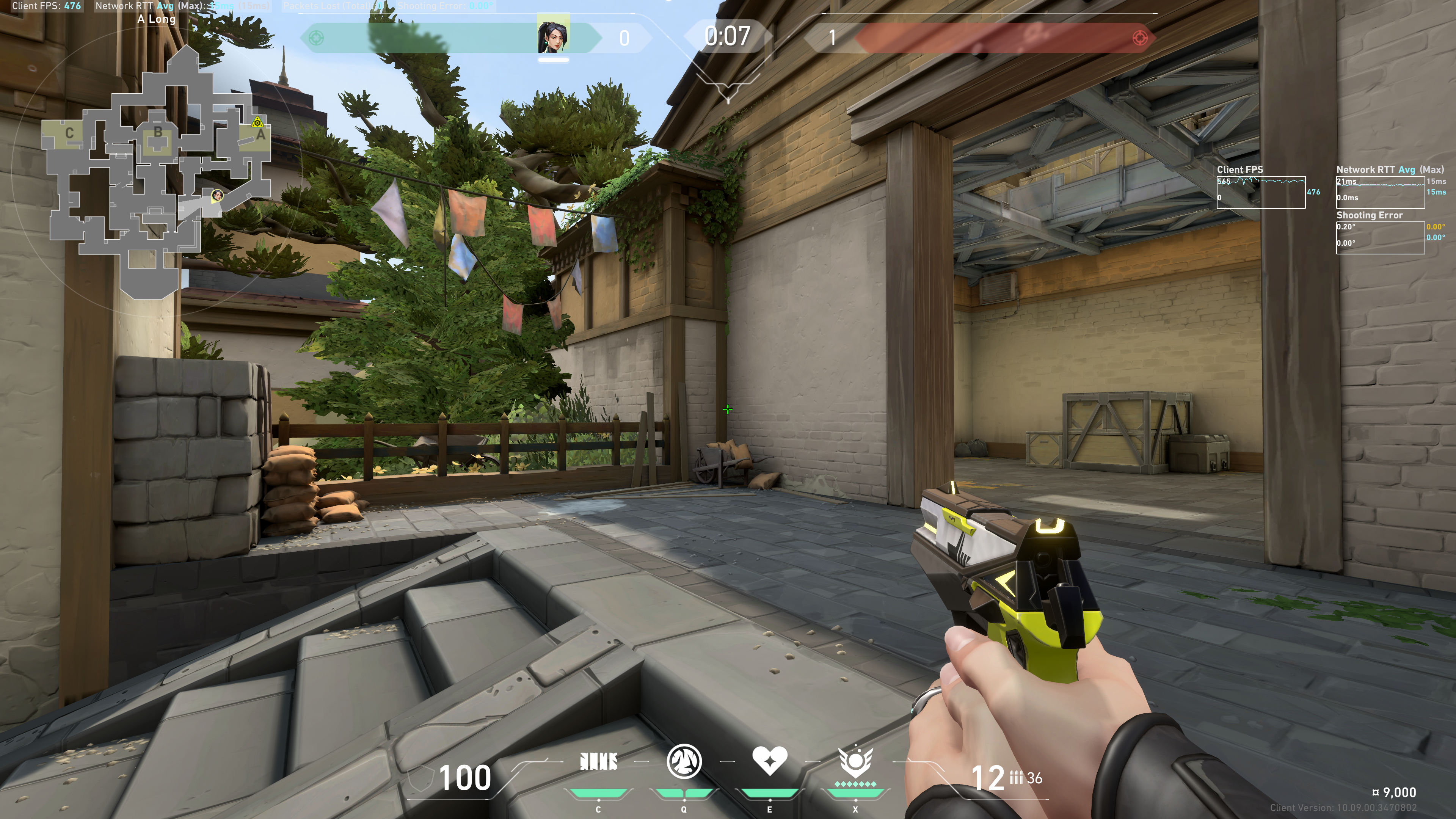The image size is (1456, 819).
Task: Activate the Resurrection ultimate icon
Action: [x=855, y=762]
